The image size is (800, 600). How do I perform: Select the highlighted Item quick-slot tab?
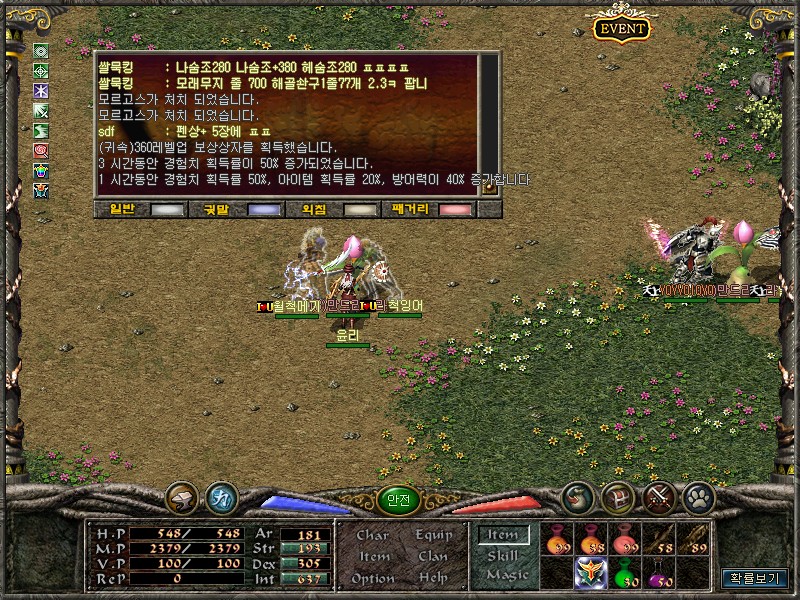click(503, 535)
